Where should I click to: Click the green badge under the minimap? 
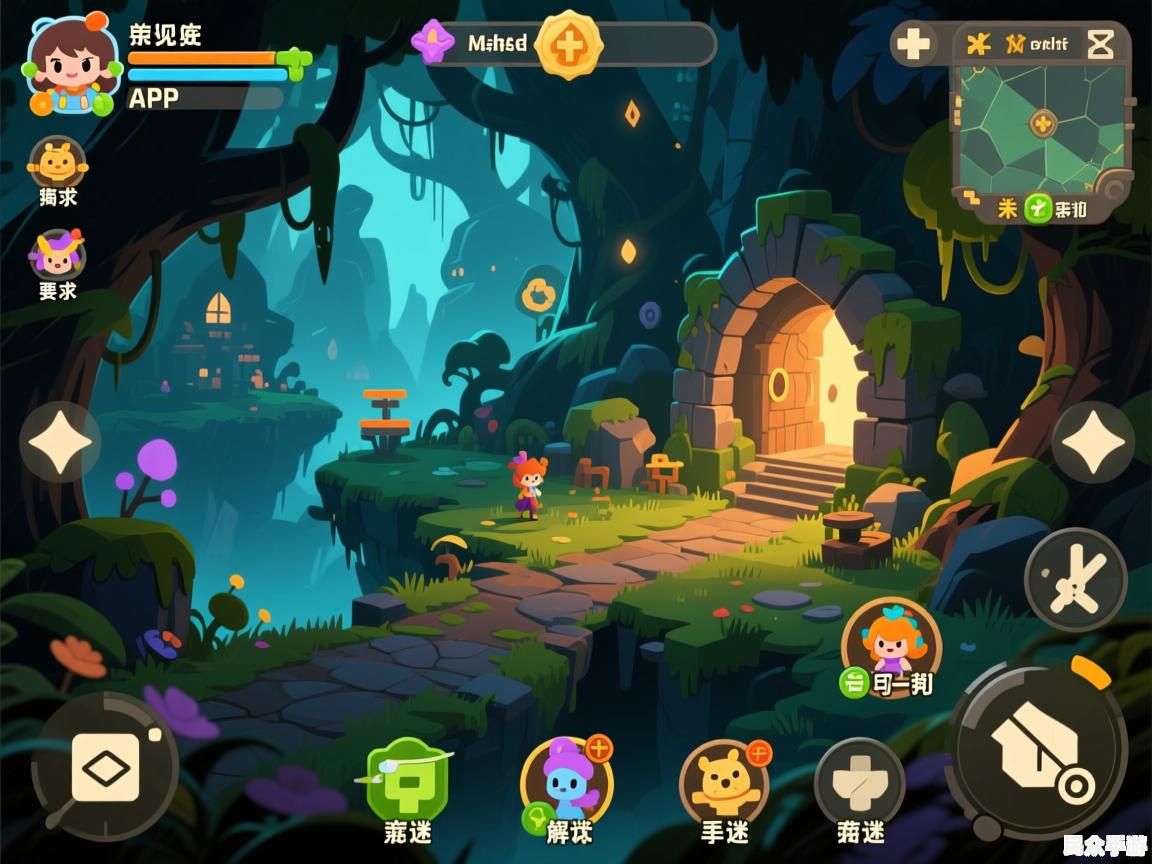click(x=1038, y=209)
